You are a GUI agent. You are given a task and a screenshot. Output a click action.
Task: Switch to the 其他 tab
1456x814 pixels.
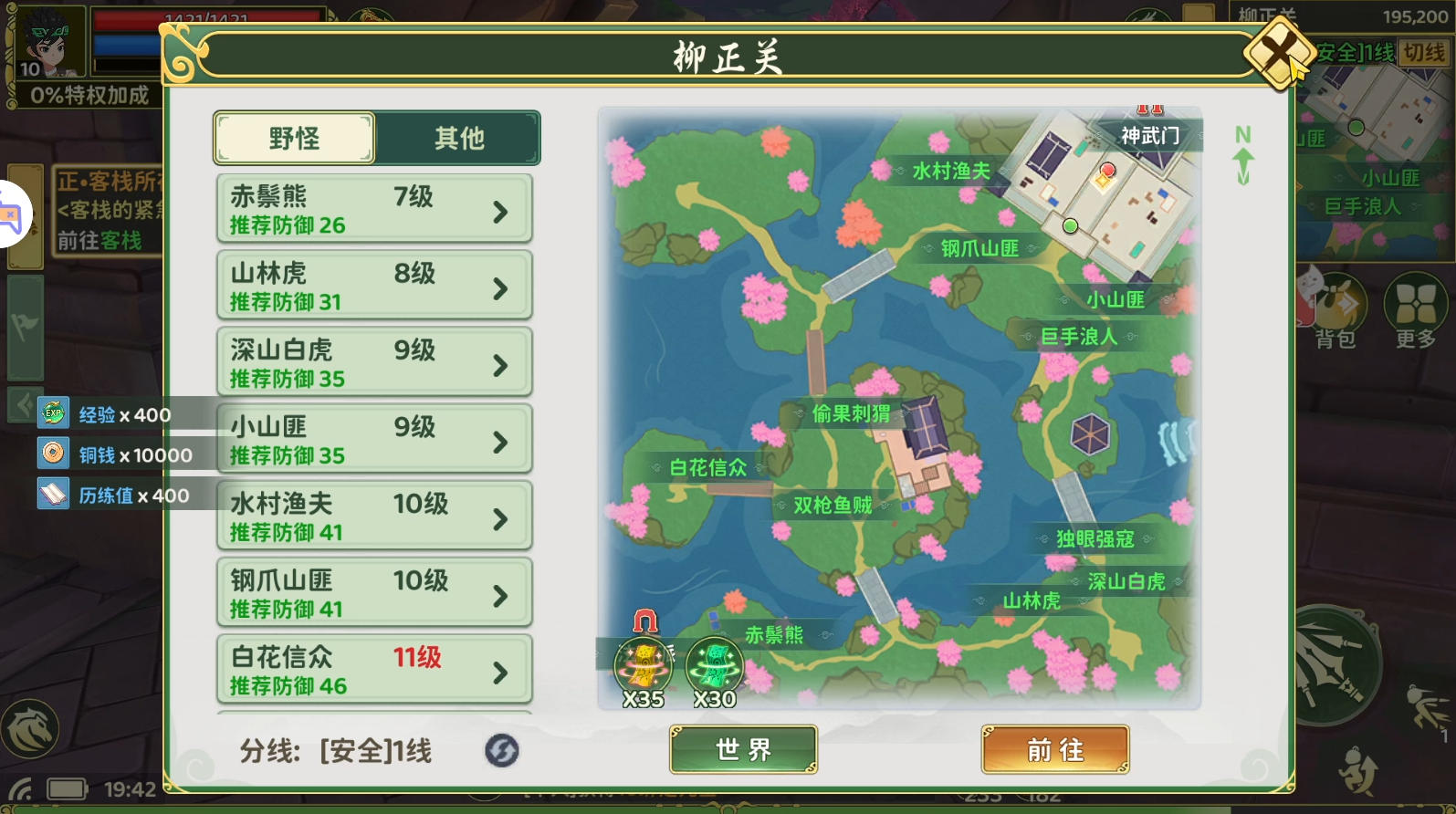[x=458, y=138]
